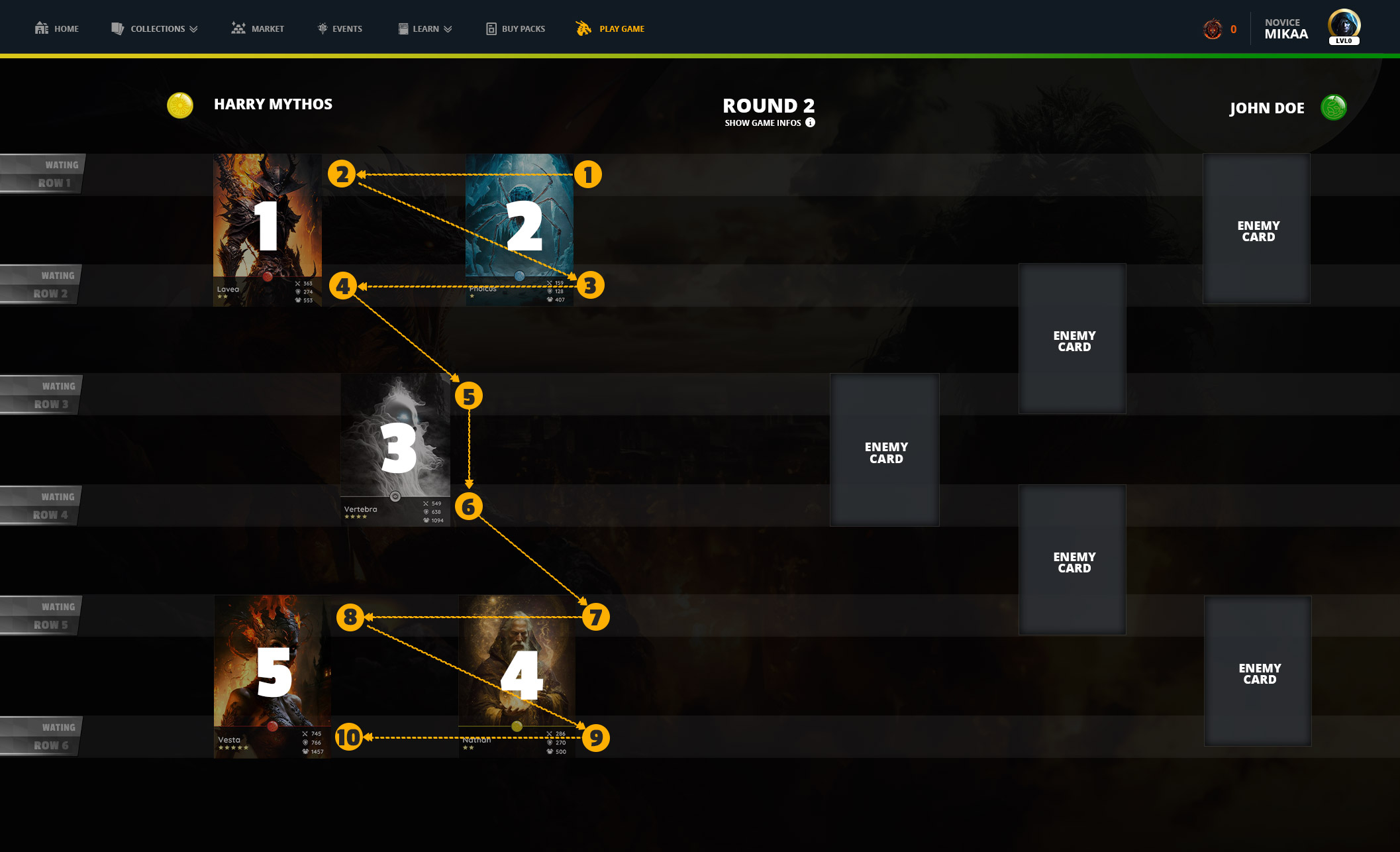Viewport: 1400px width, 852px height.
Task: Click the Waiting Row 3 label
Action: pos(41,395)
